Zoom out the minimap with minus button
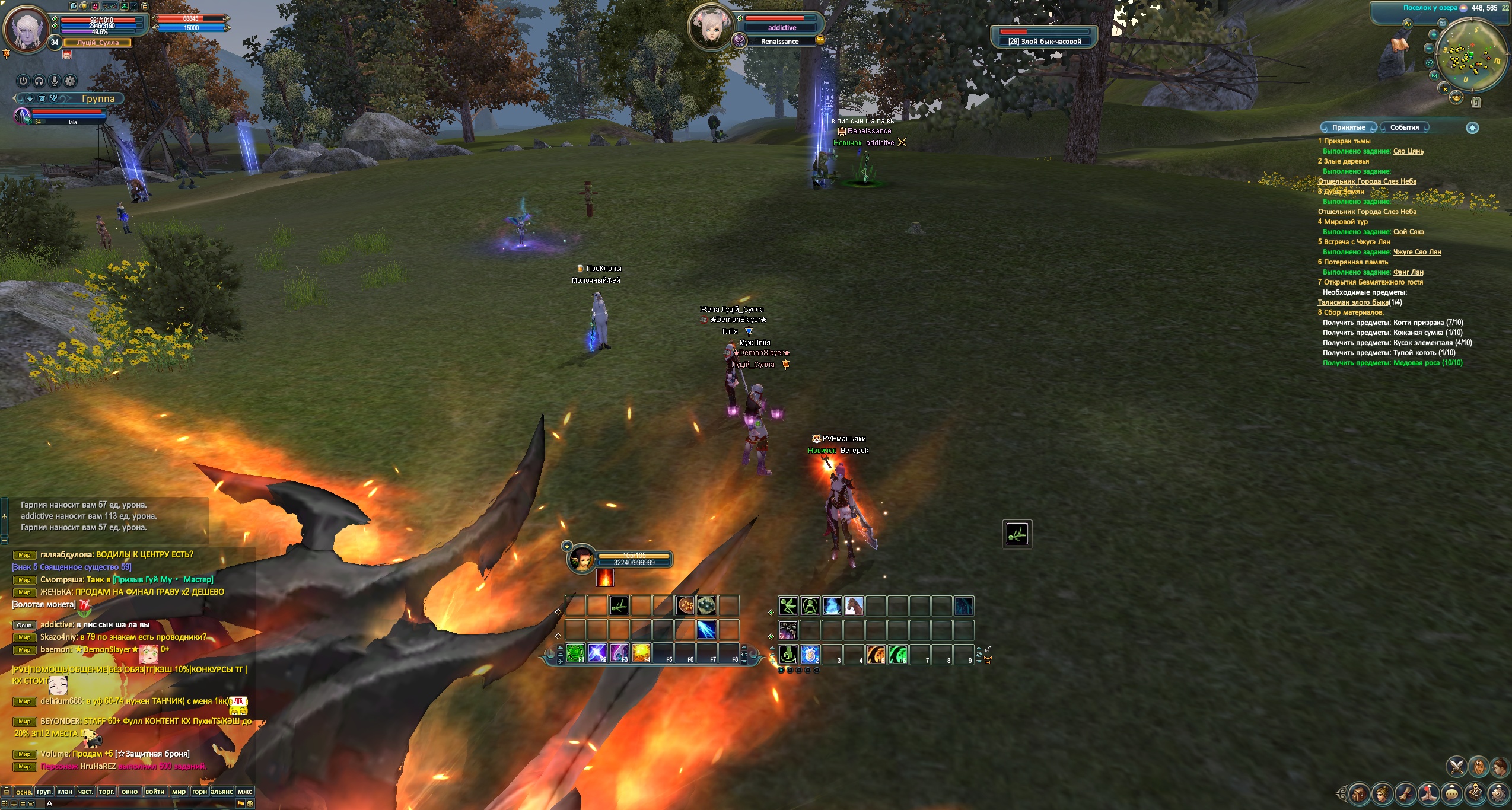 (x=1429, y=49)
